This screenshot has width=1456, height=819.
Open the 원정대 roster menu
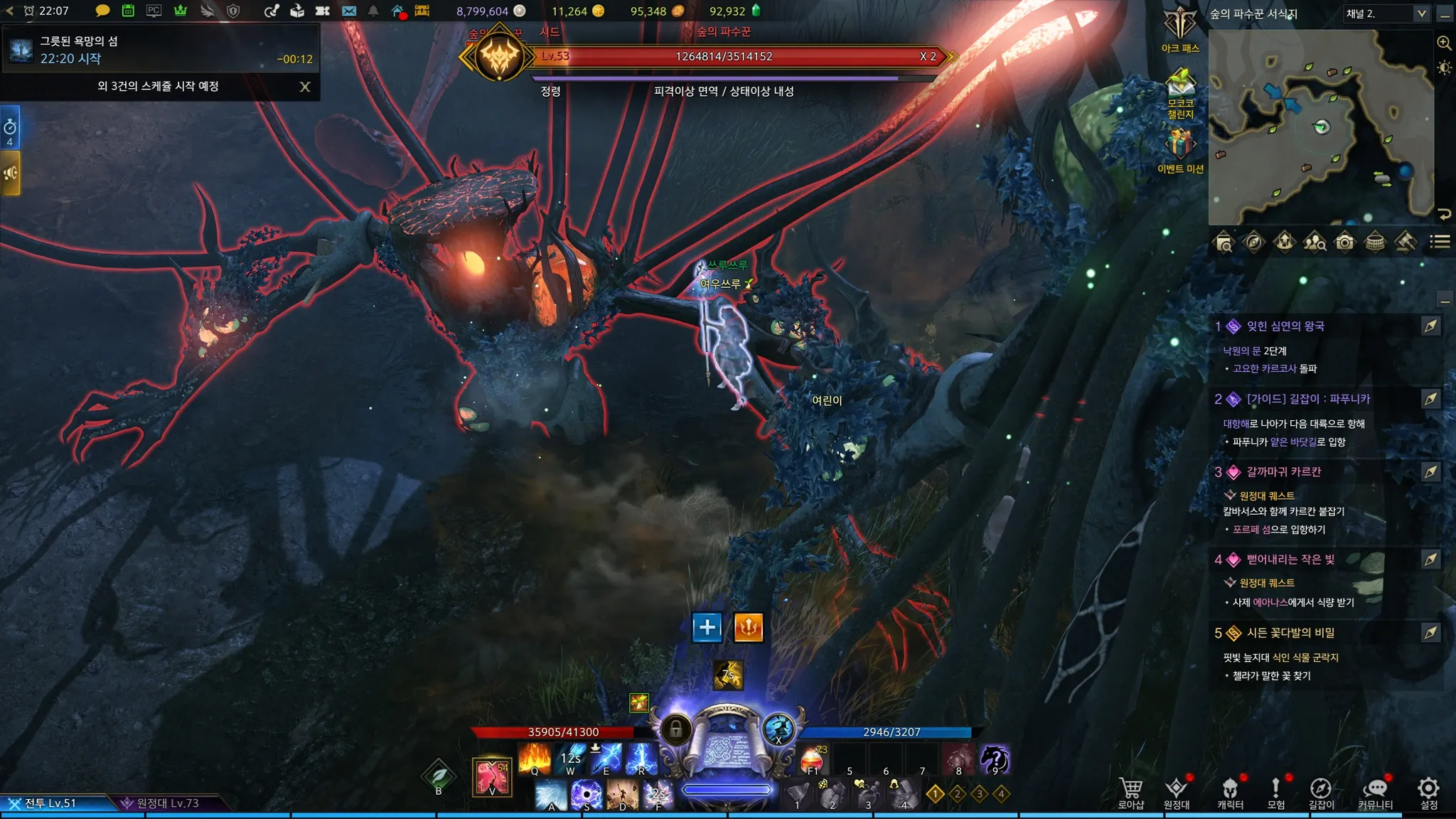[x=1177, y=792]
